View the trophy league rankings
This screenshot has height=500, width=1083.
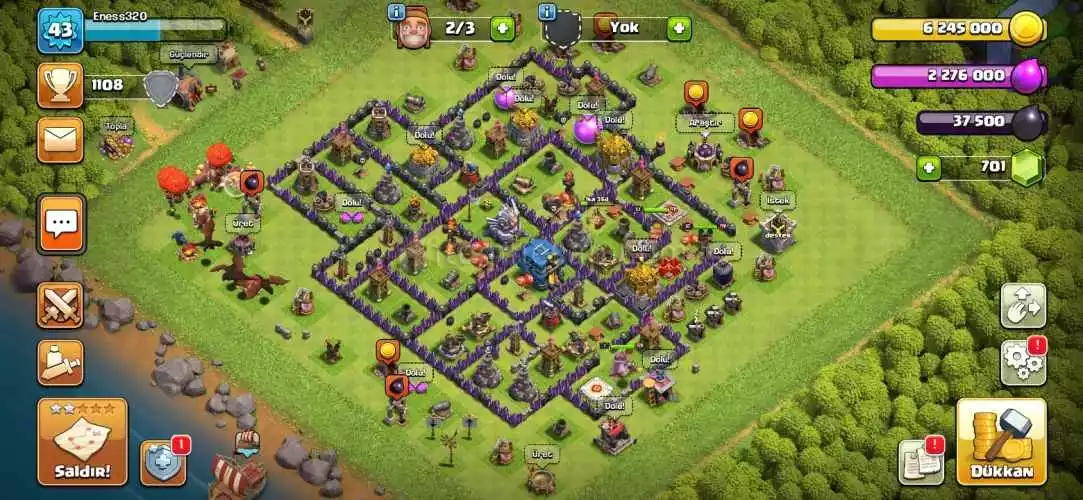(60, 86)
